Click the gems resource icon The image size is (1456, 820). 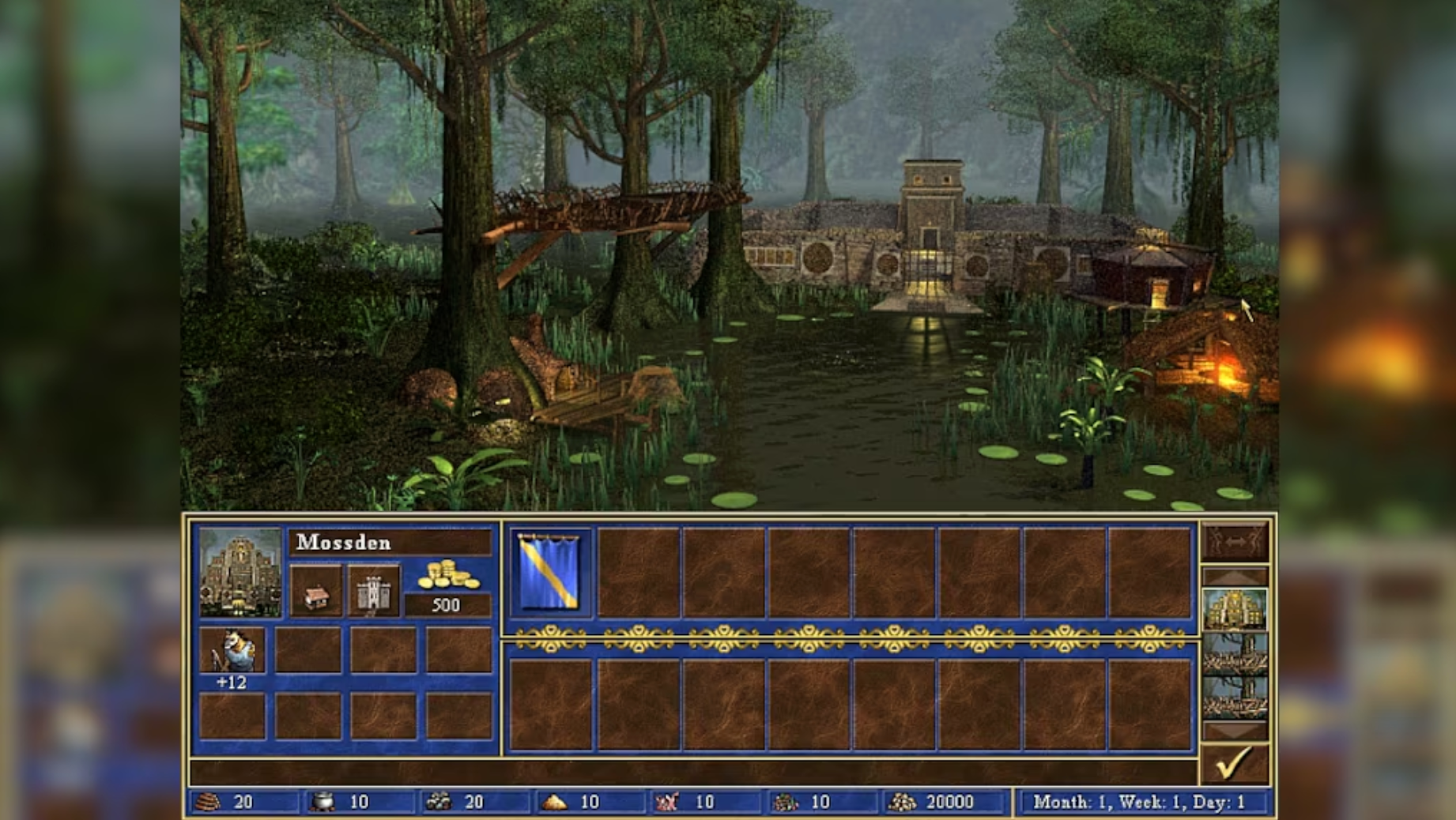(786, 800)
